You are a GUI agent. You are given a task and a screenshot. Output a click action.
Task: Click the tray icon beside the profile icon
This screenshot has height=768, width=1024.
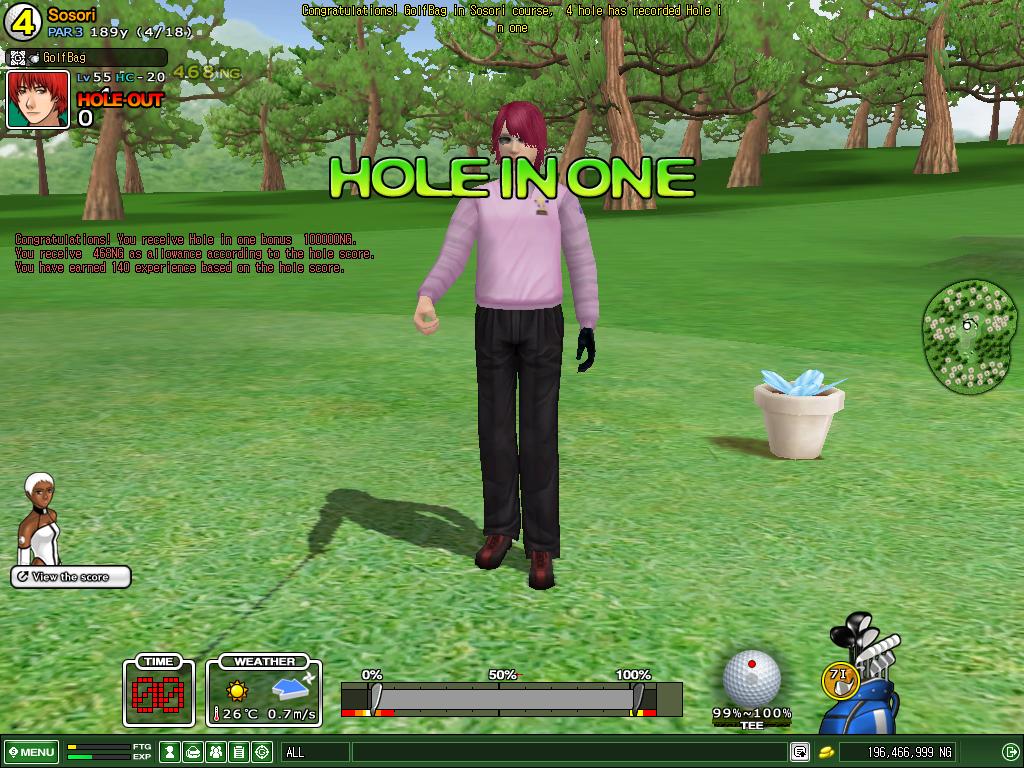point(194,752)
